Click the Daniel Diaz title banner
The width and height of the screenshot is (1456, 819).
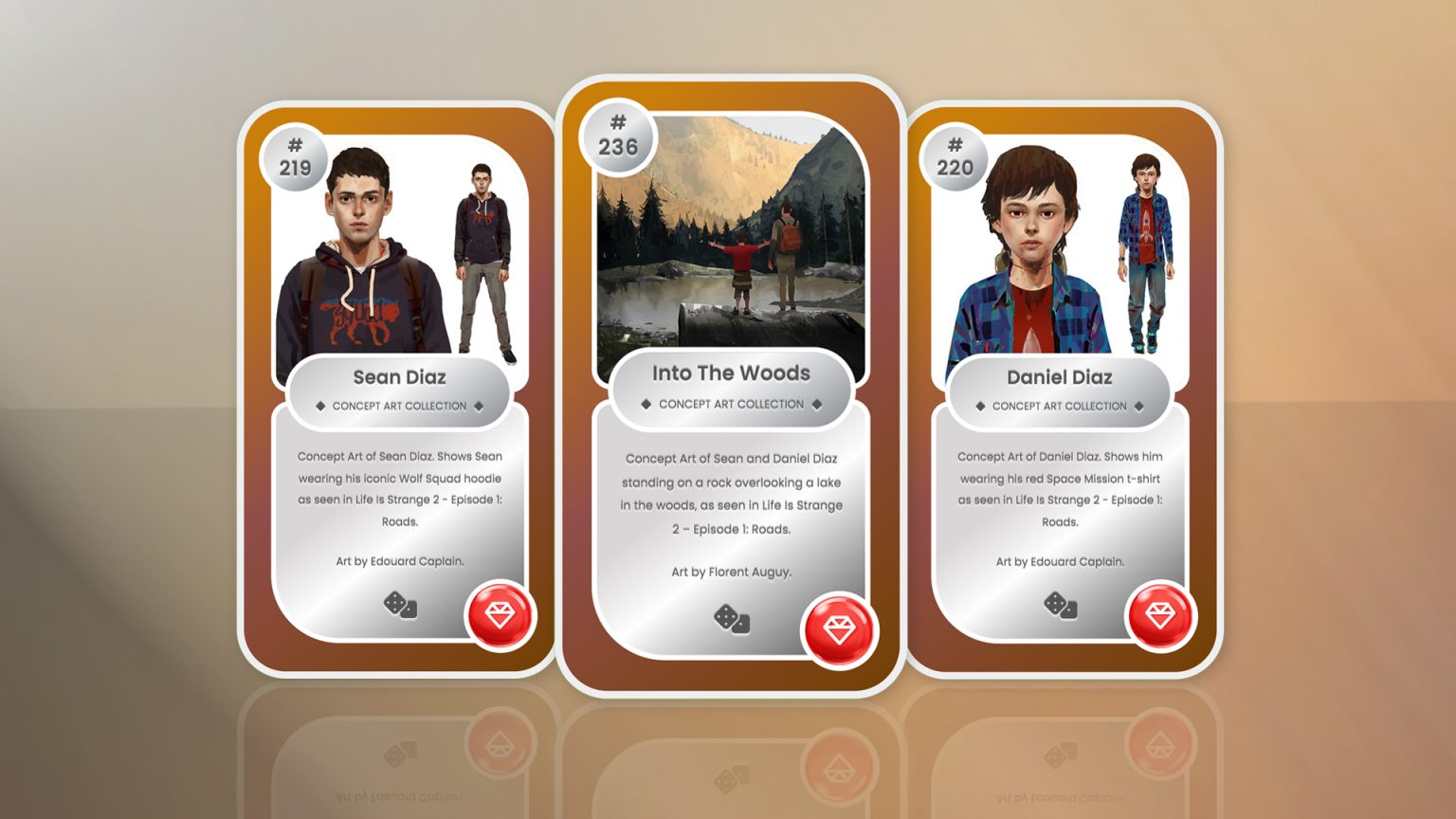pos(1062,377)
